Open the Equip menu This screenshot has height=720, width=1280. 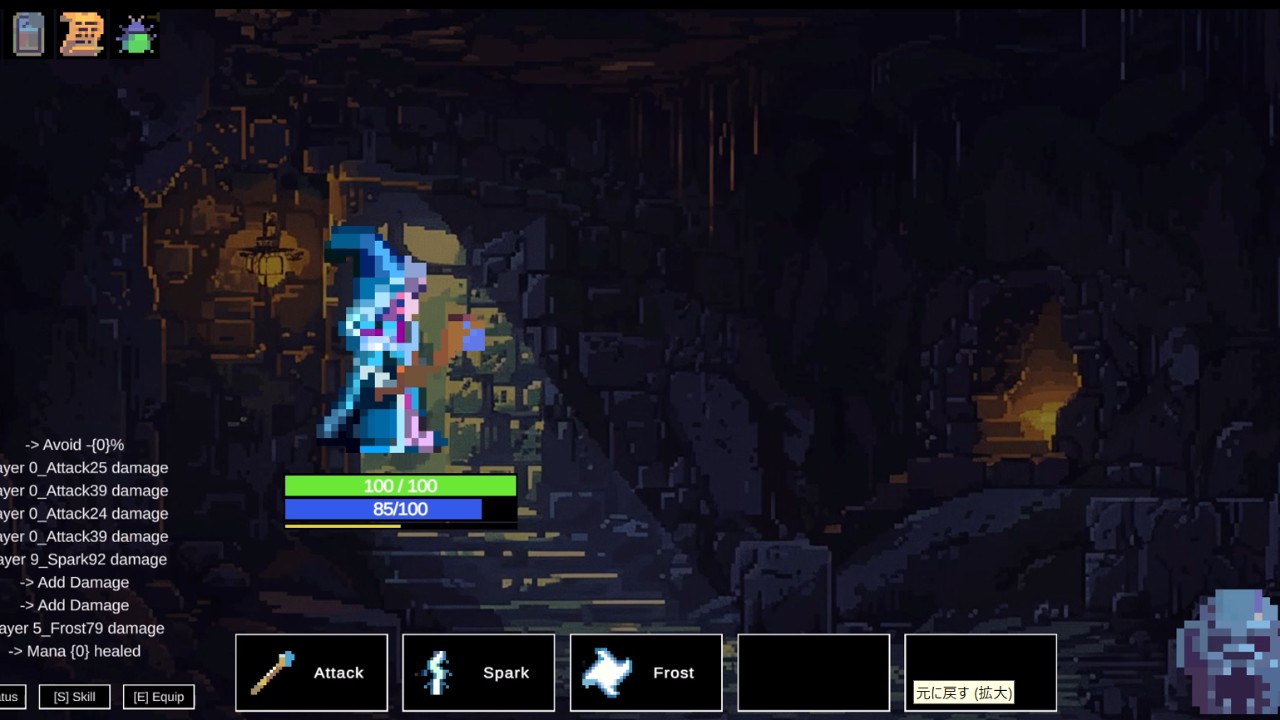(x=158, y=697)
